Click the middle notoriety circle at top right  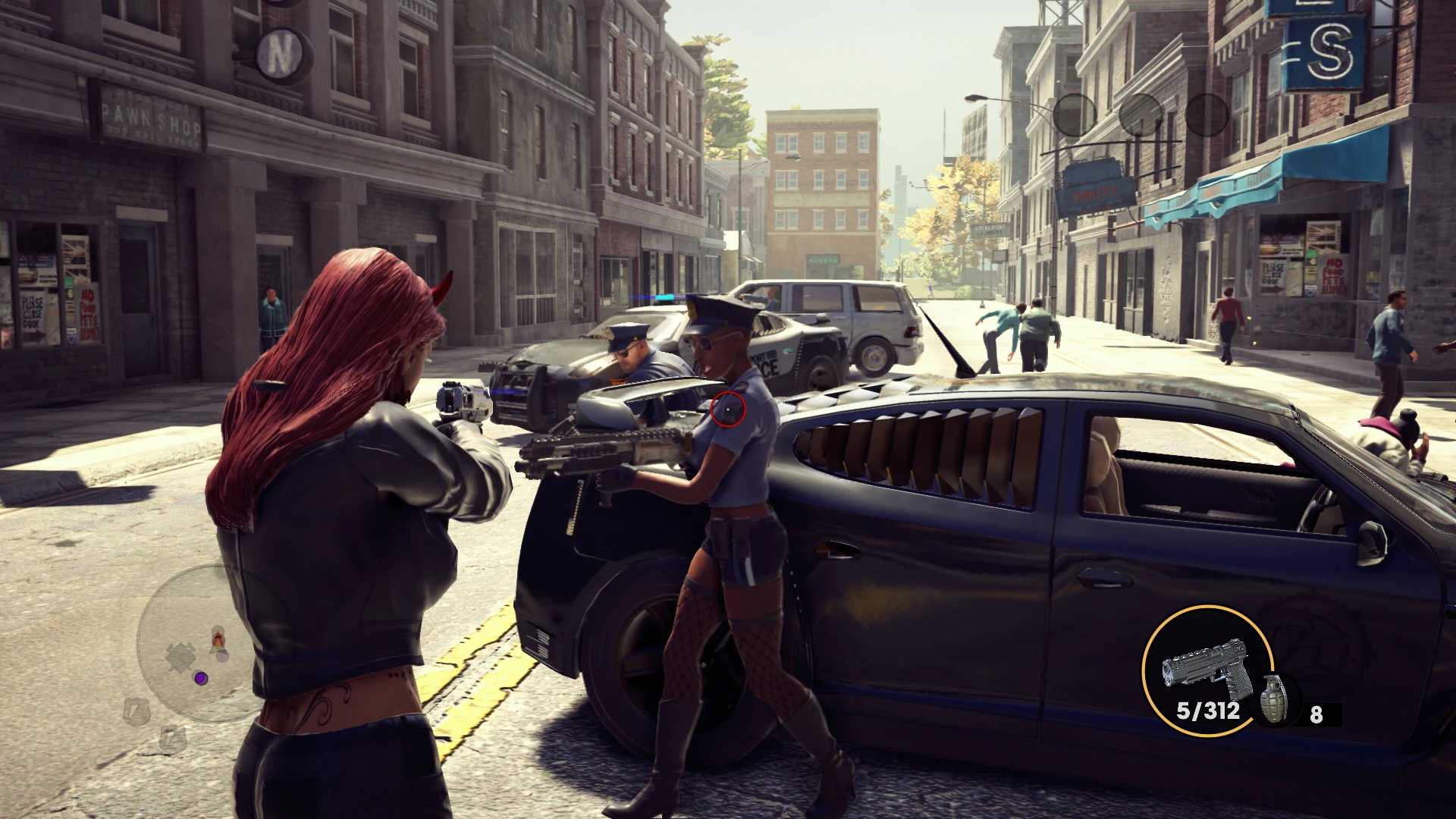pos(1141,115)
